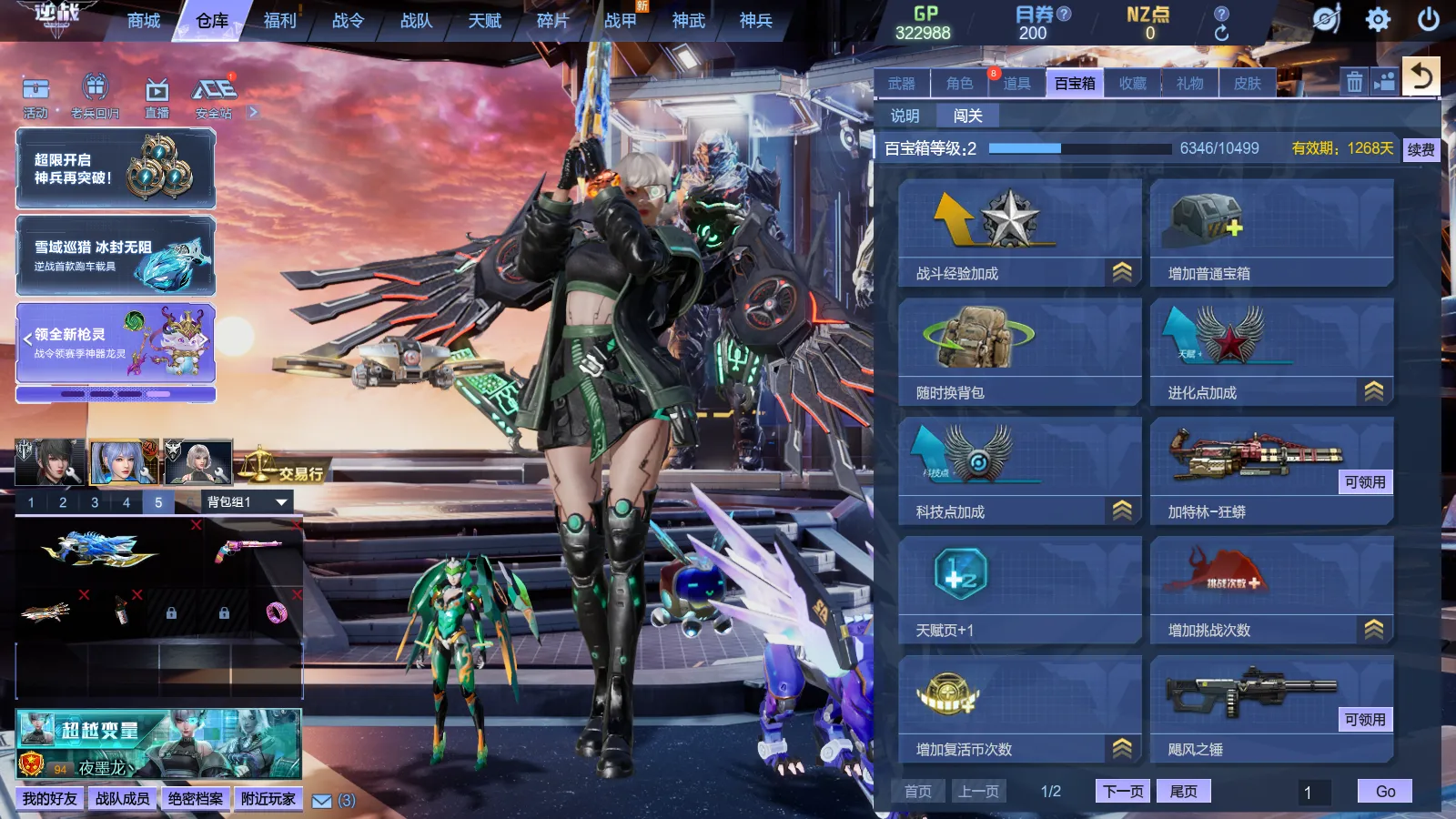
Task: Open the 超限开启 神兵再突破 banner
Action: pos(116,169)
